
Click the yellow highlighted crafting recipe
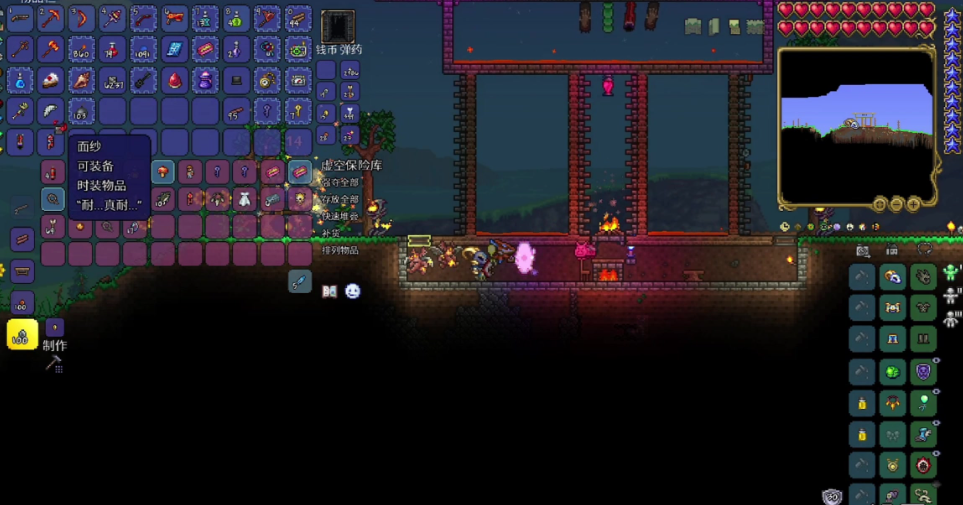coord(22,335)
